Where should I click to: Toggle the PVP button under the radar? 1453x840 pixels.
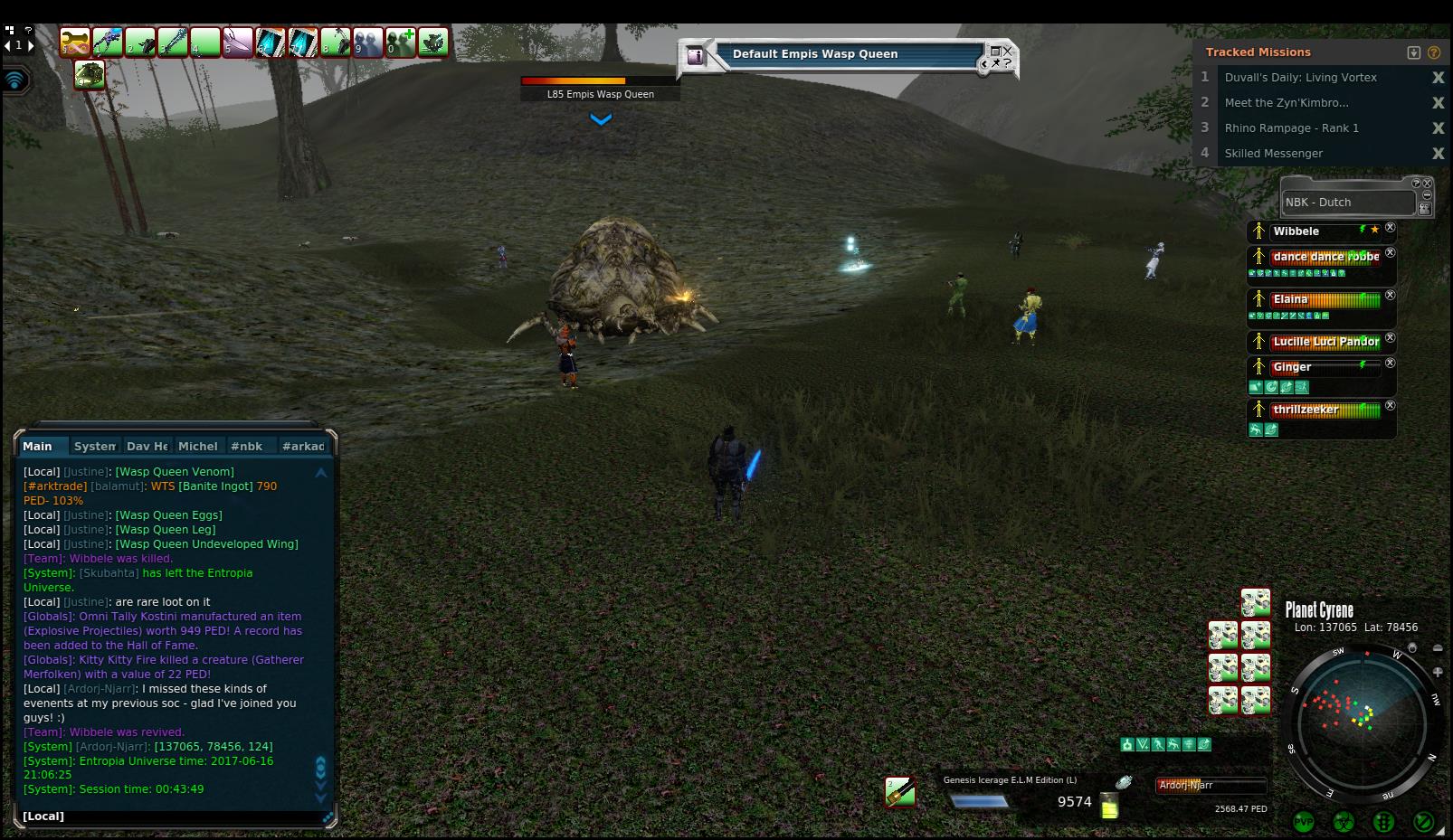coord(1303,821)
